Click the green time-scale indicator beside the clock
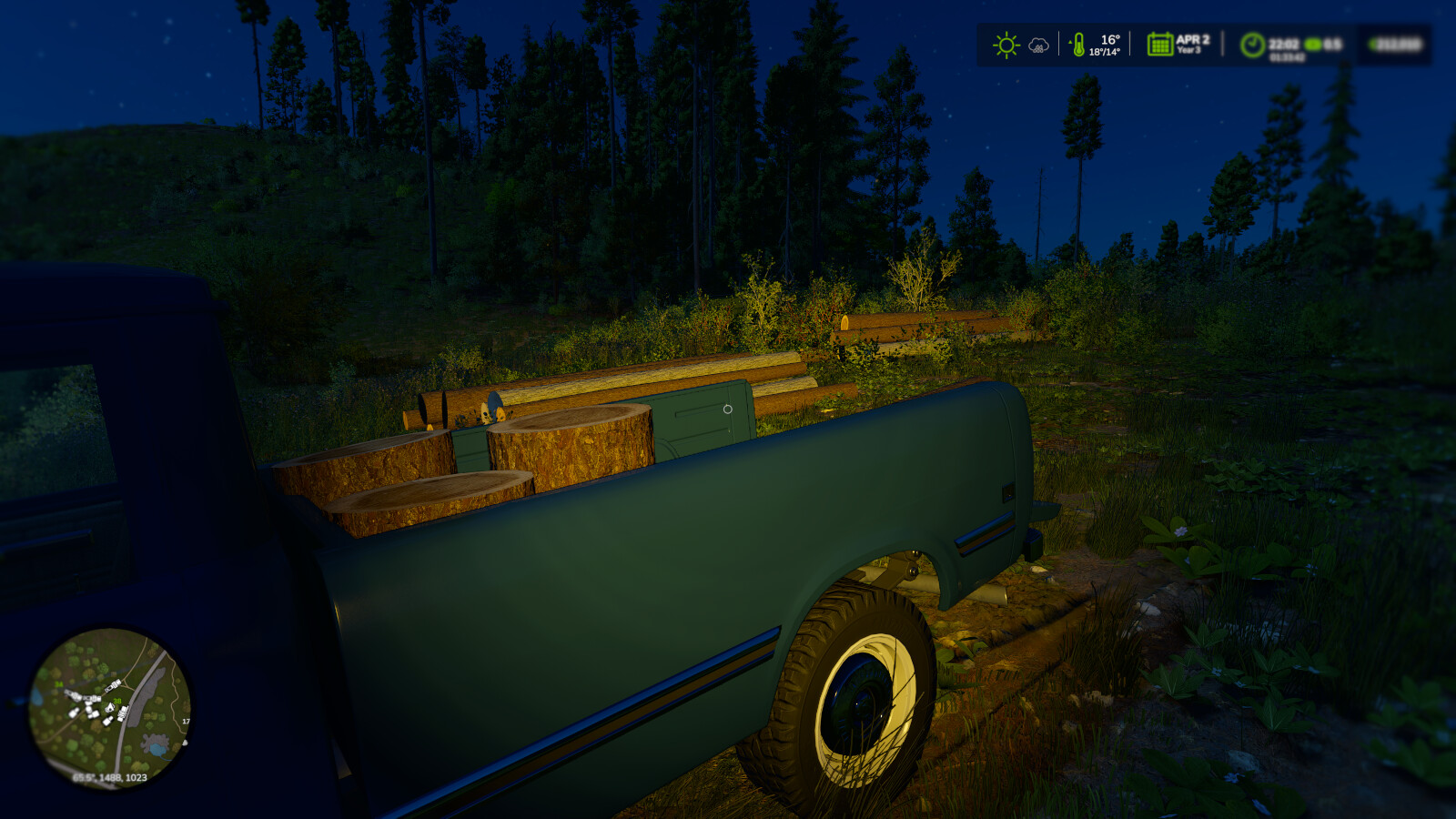The width and height of the screenshot is (1456, 819). pos(1313,45)
